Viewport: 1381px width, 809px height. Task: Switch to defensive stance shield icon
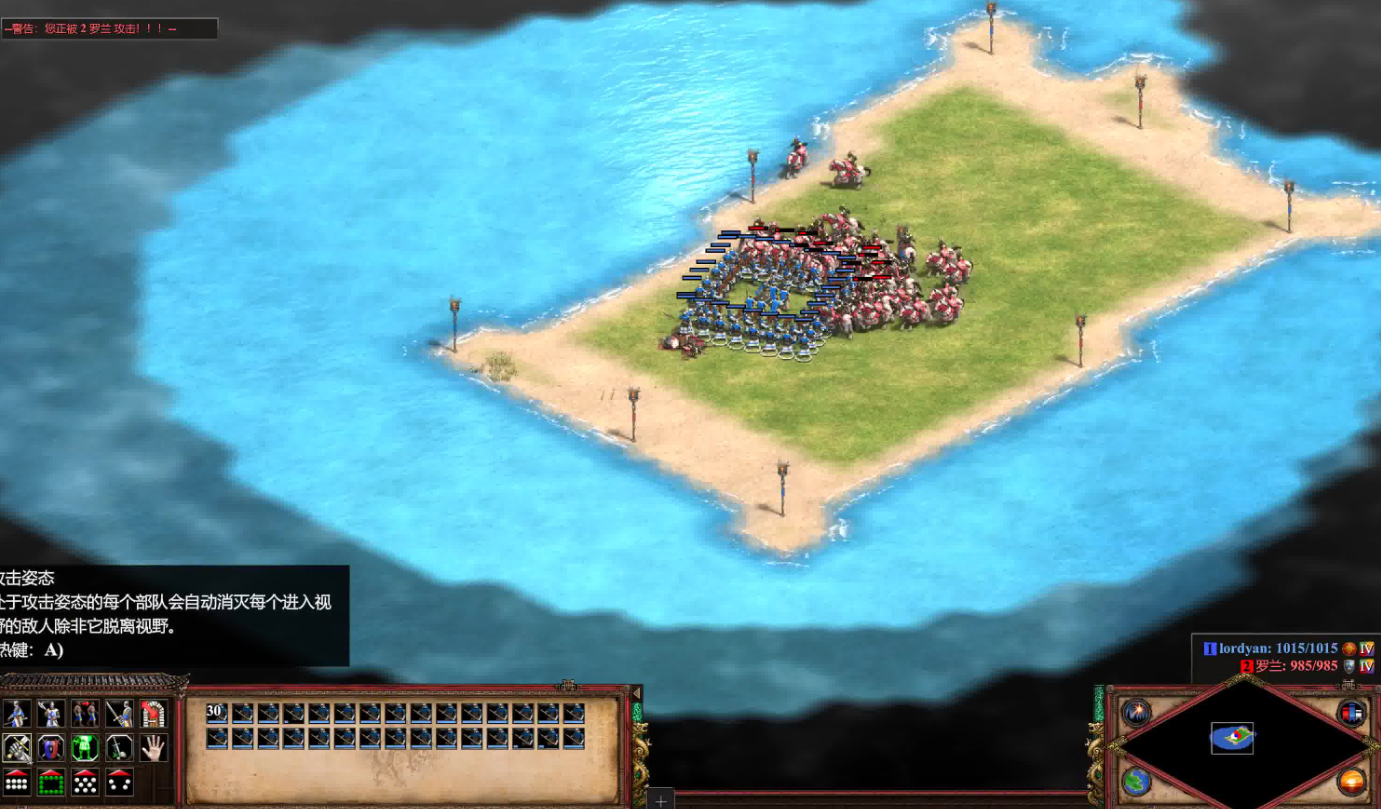50,748
